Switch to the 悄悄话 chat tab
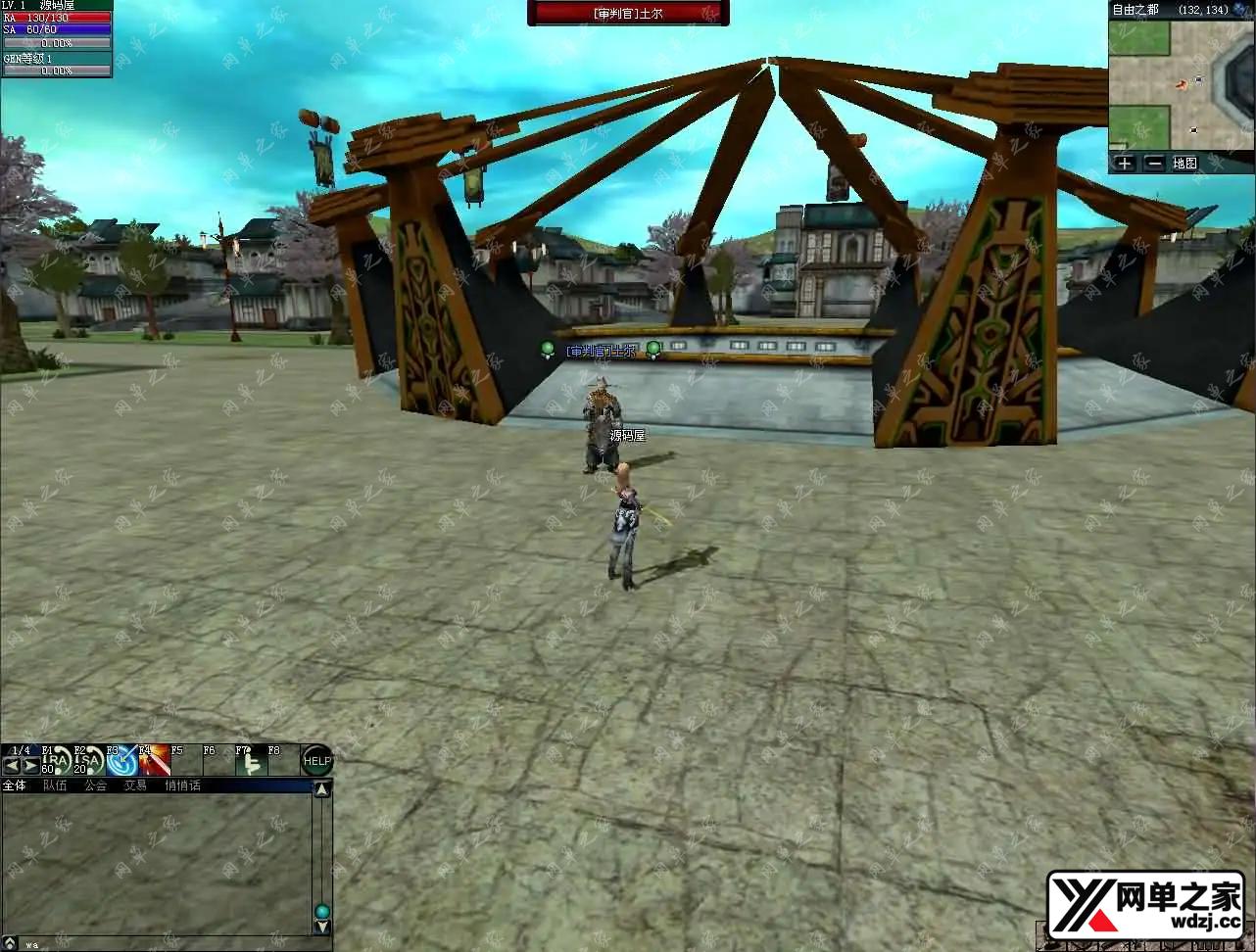This screenshot has height=952, width=1256. coord(182,785)
